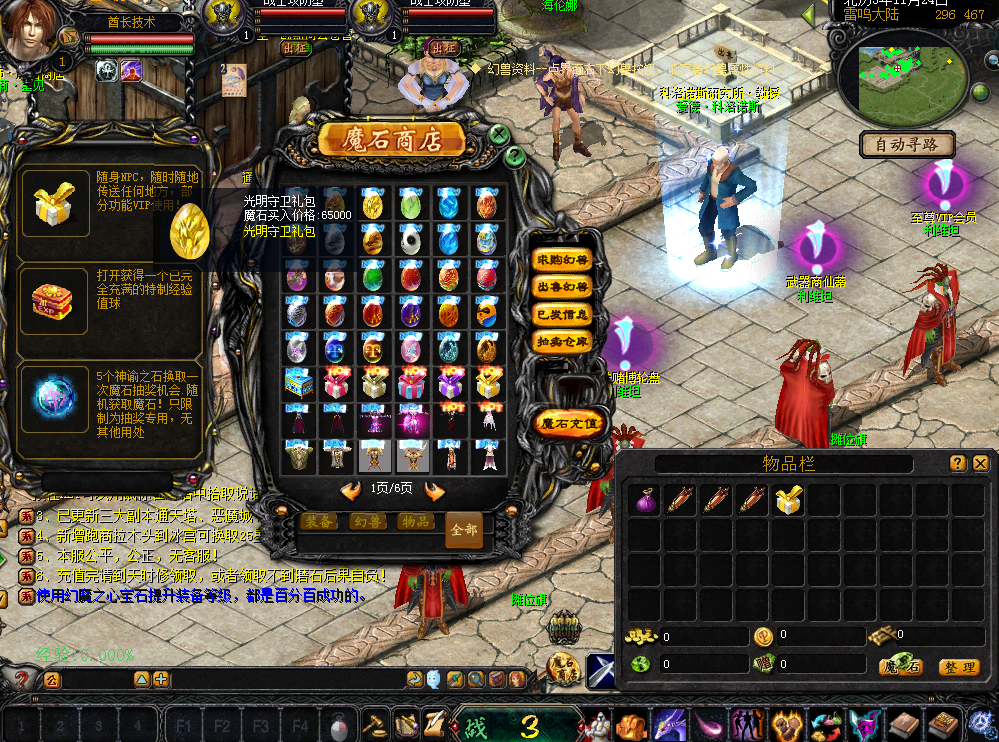Close the 魔石商店 shop window
Screen dimensions: 999x742
[x=499, y=133]
